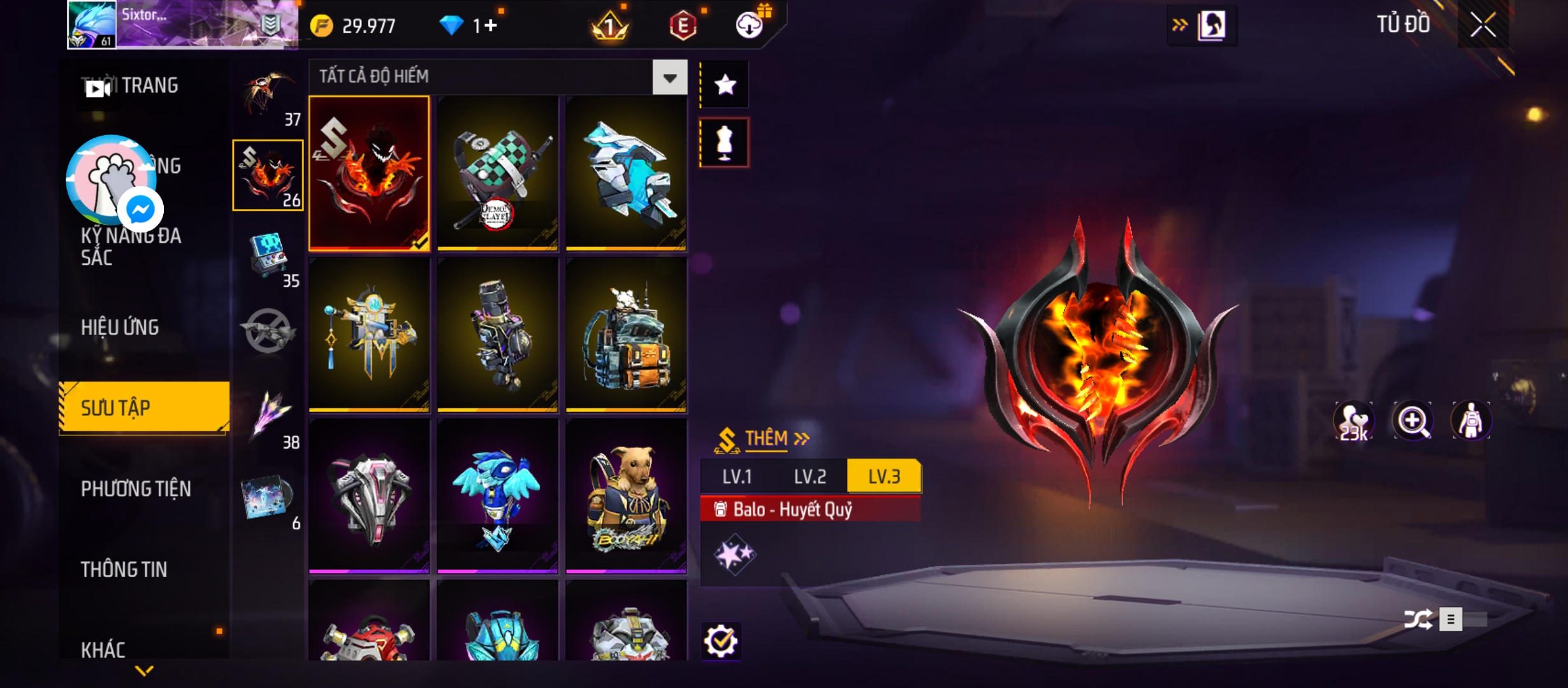The width and height of the screenshot is (1568, 688).
Task: Pick the blue winged bird backpack
Action: coord(498,497)
